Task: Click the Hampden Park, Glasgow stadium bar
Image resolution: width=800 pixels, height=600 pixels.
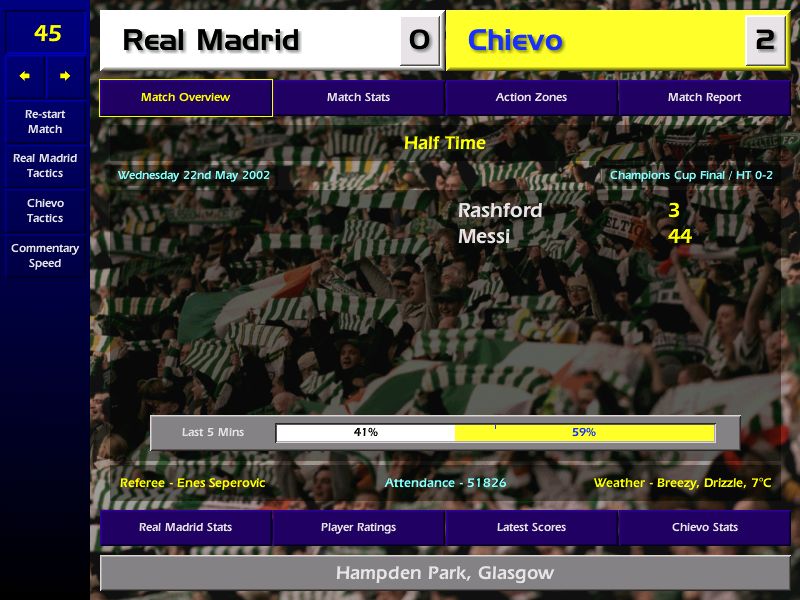Action: pos(445,573)
